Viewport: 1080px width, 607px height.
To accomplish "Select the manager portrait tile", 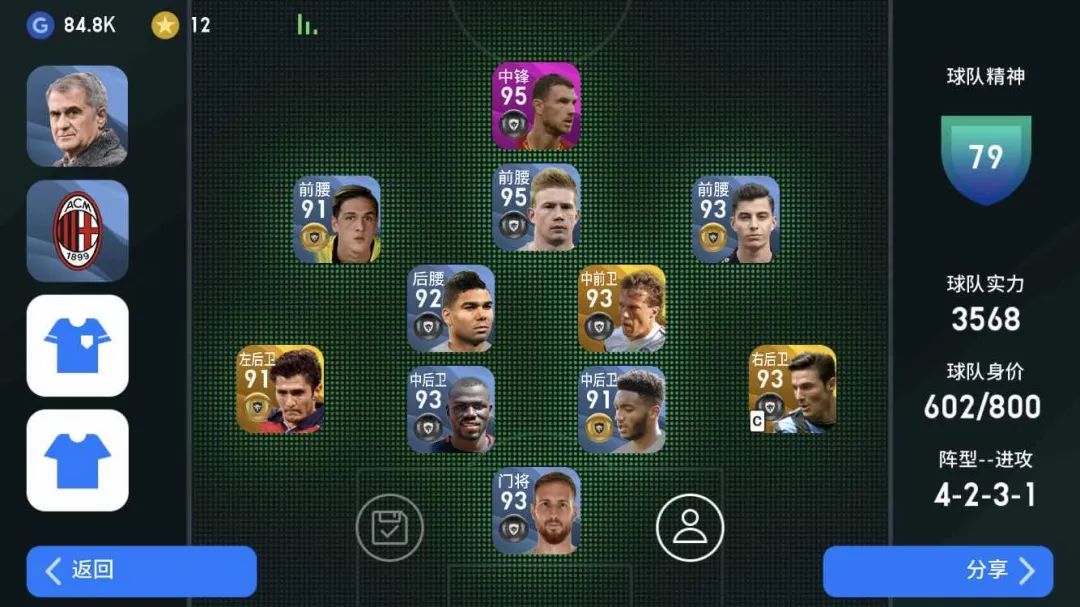I will pyautogui.click(x=77, y=116).
